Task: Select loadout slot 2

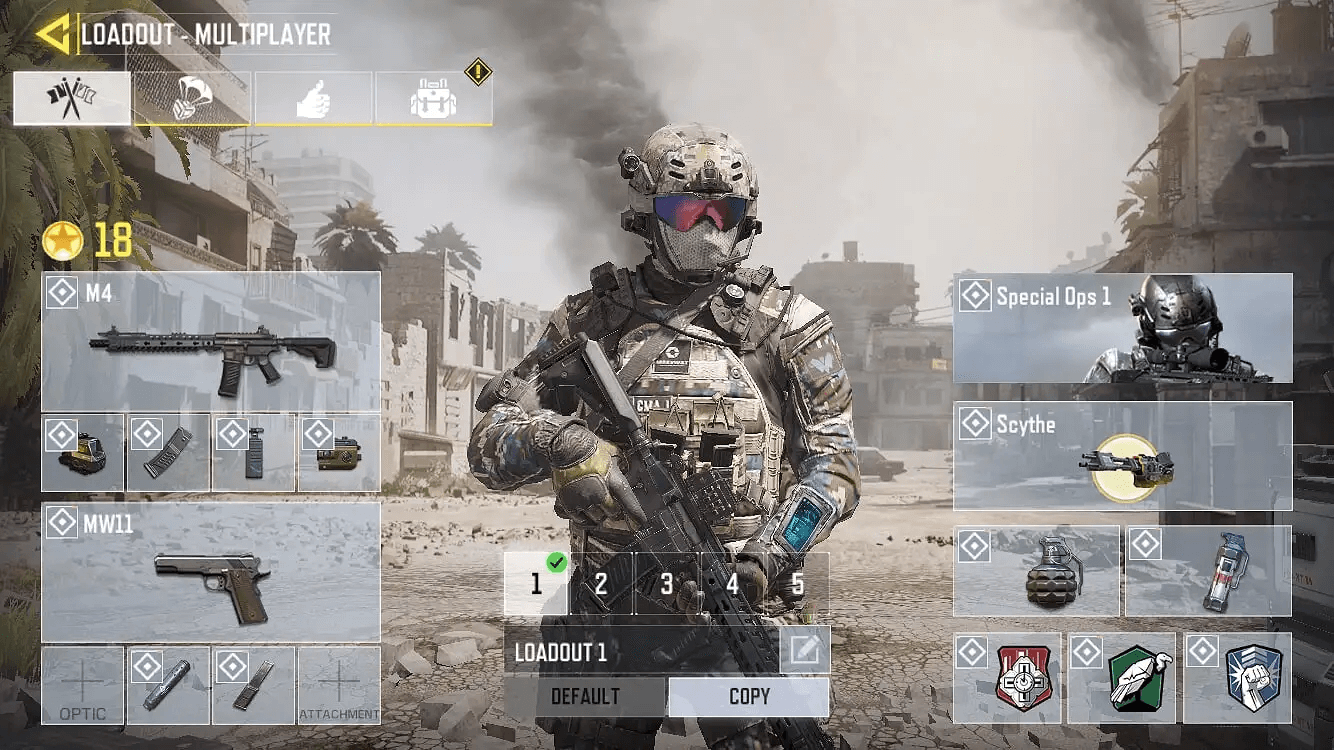Action: coord(601,583)
